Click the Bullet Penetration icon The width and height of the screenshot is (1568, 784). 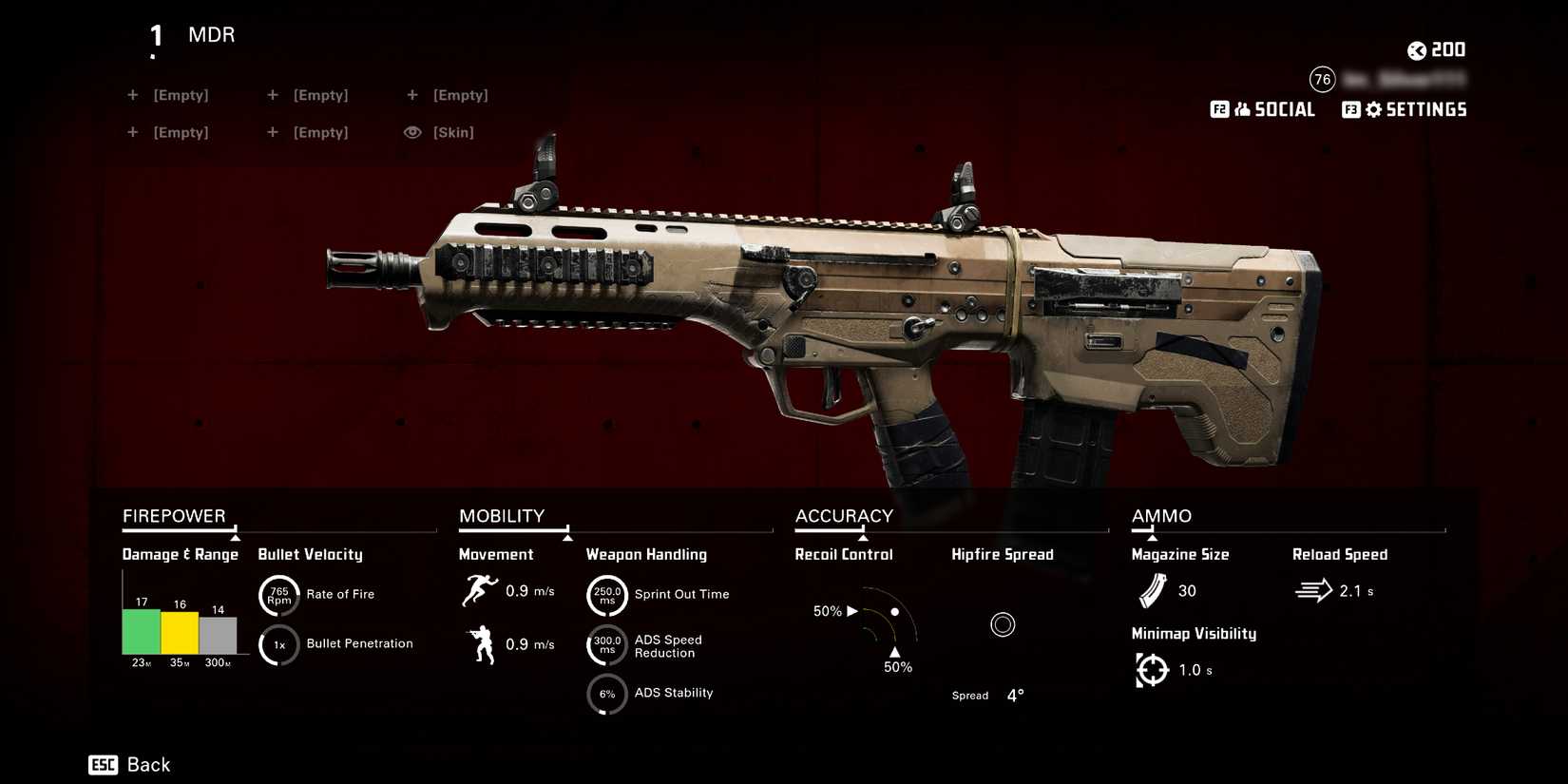click(278, 643)
